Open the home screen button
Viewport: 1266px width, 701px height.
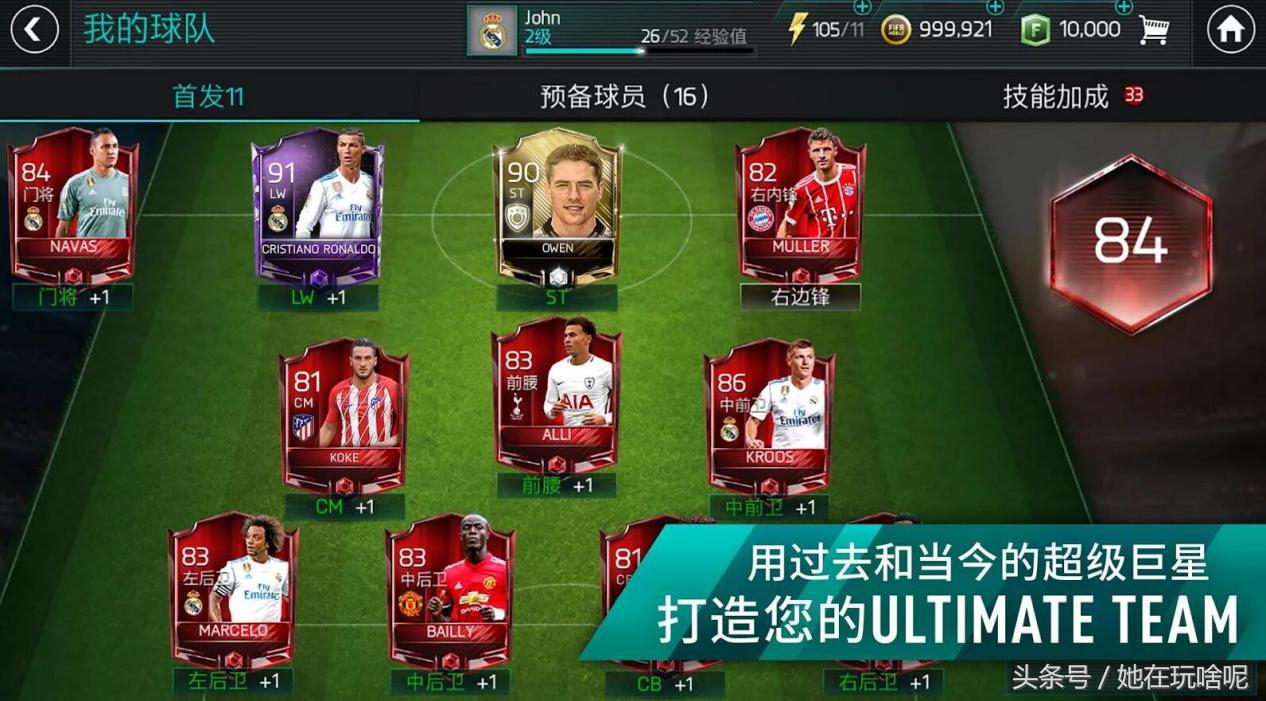1230,31
